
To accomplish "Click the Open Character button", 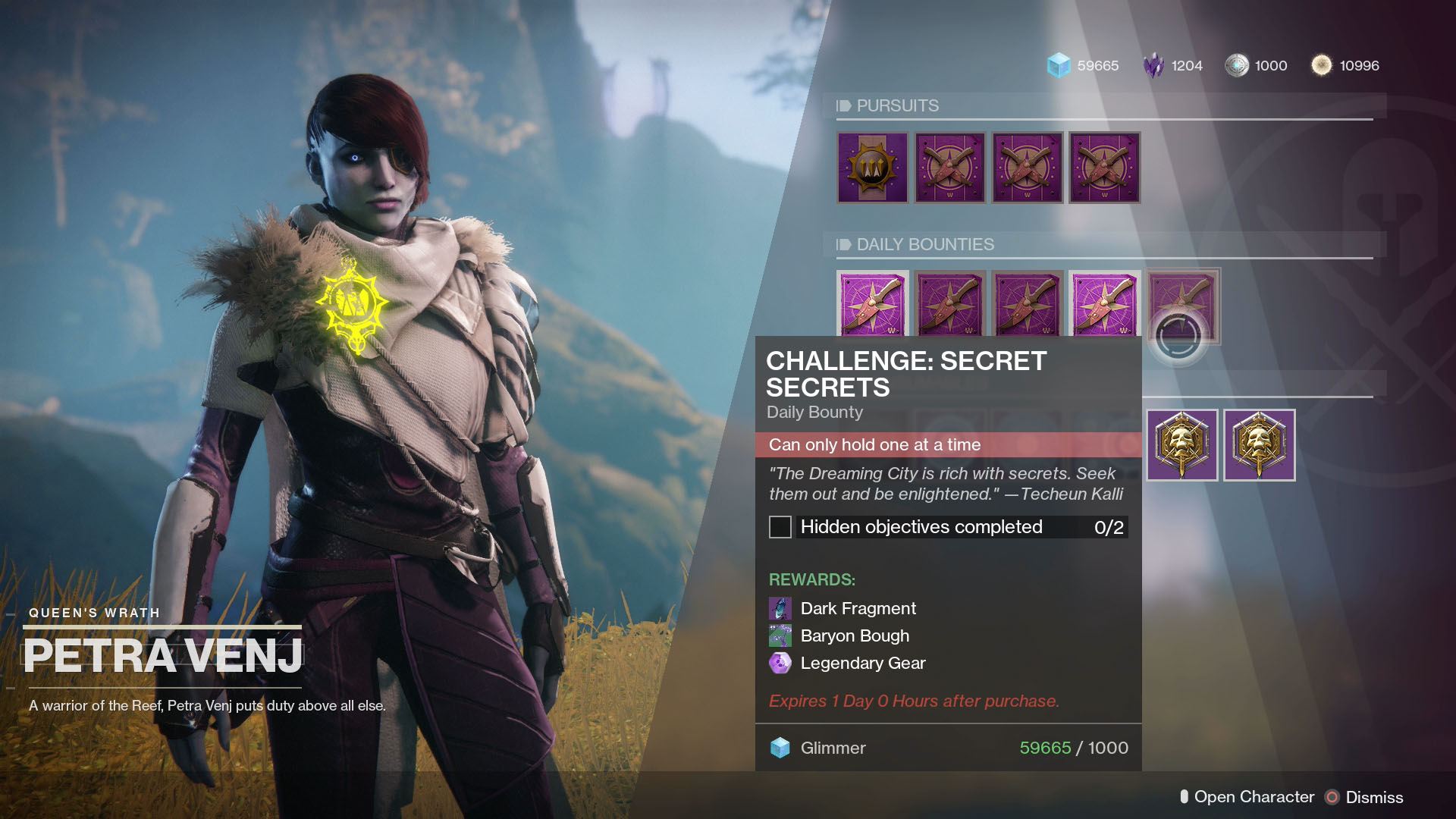I will (x=1253, y=797).
